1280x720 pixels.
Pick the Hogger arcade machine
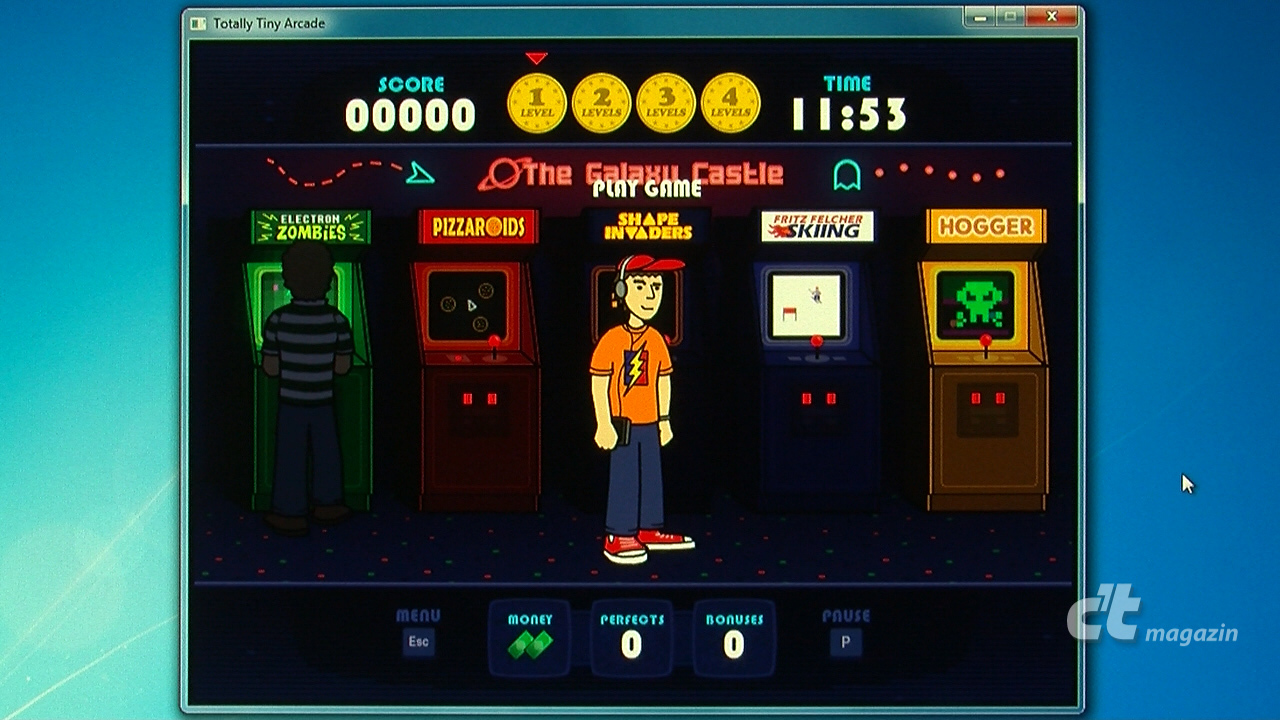985,360
